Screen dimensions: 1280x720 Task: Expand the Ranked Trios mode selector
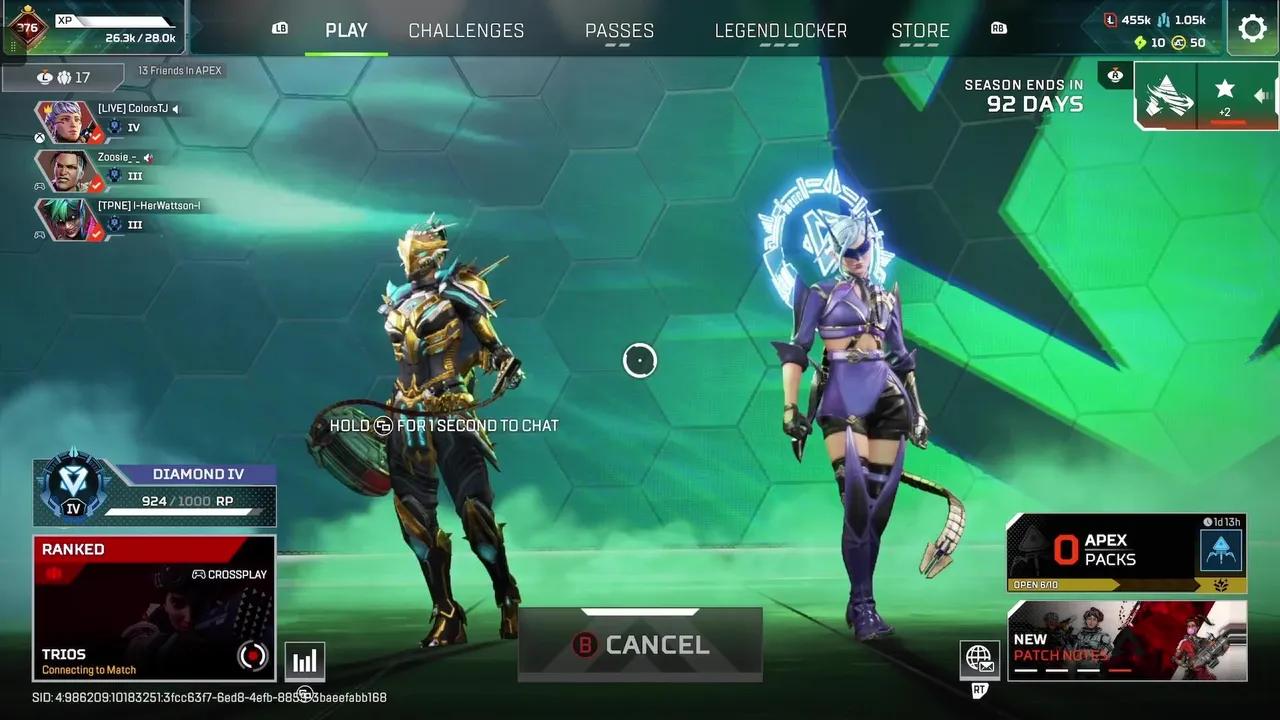coord(154,608)
